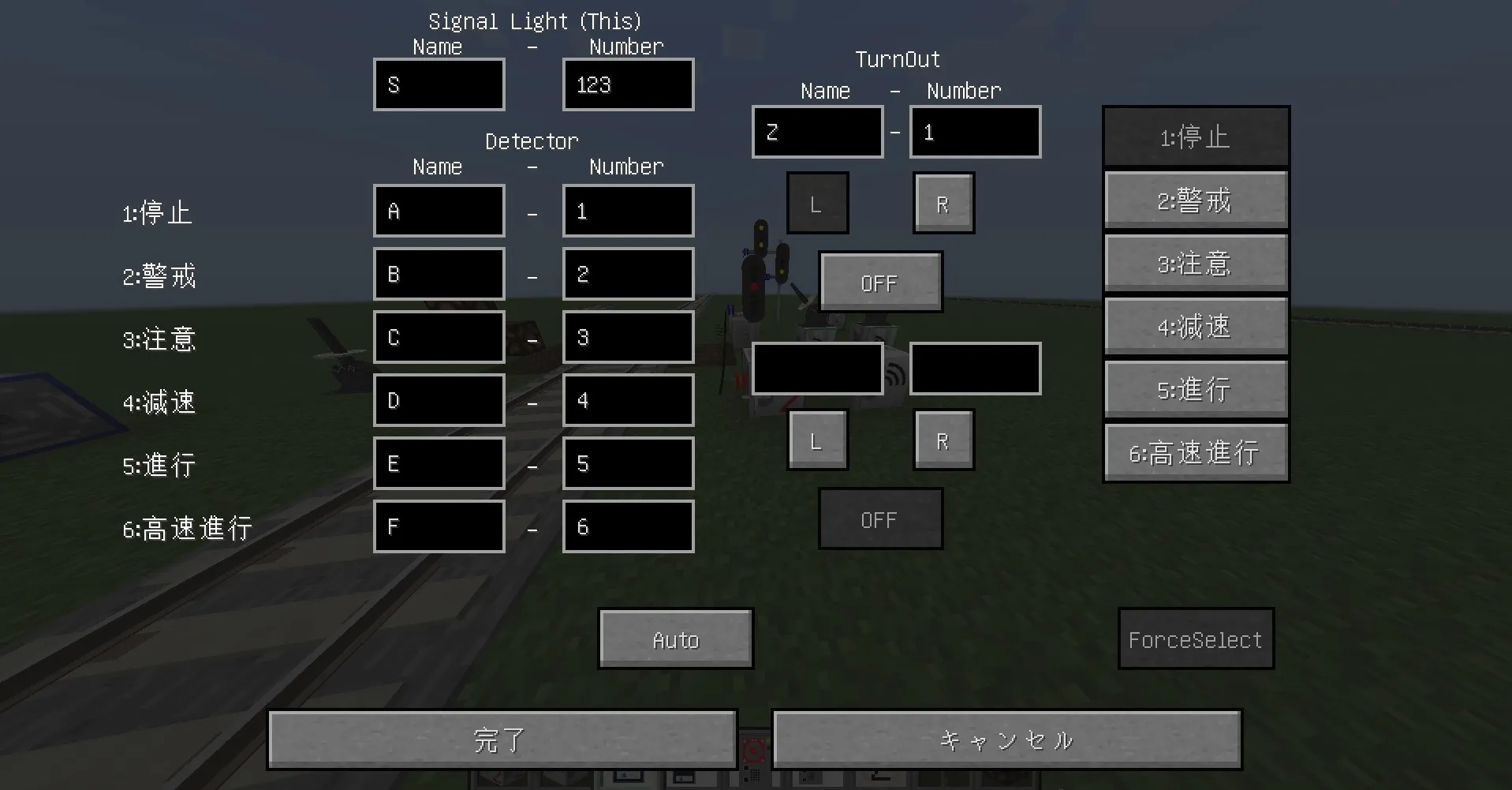Toggle the upper turnout L direction
Viewport: 1512px width, 790px height.
817,203
